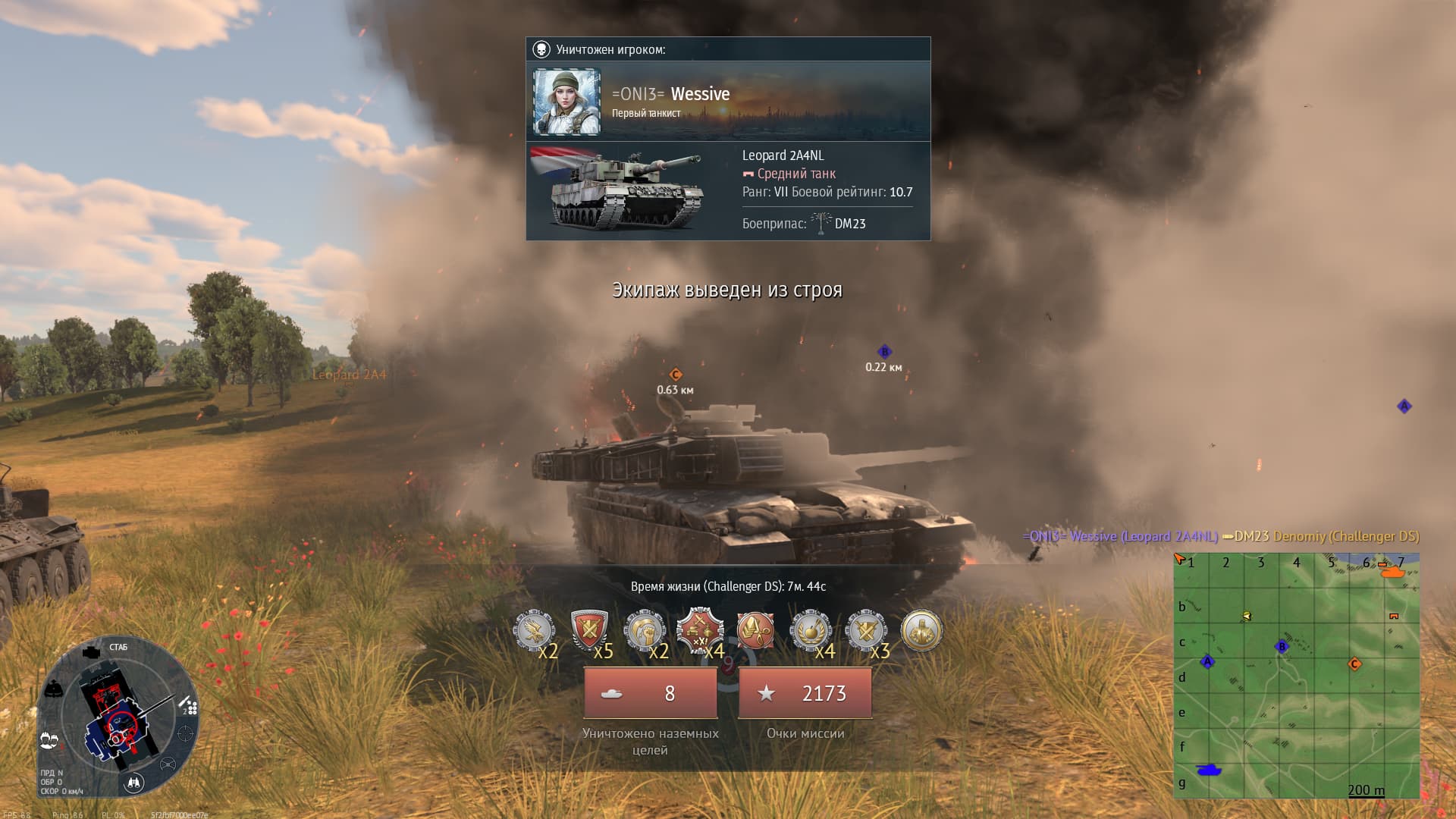The height and width of the screenshot is (819, 1456).
Task: Select the eagle award medal
Action: tap(534, 630)
